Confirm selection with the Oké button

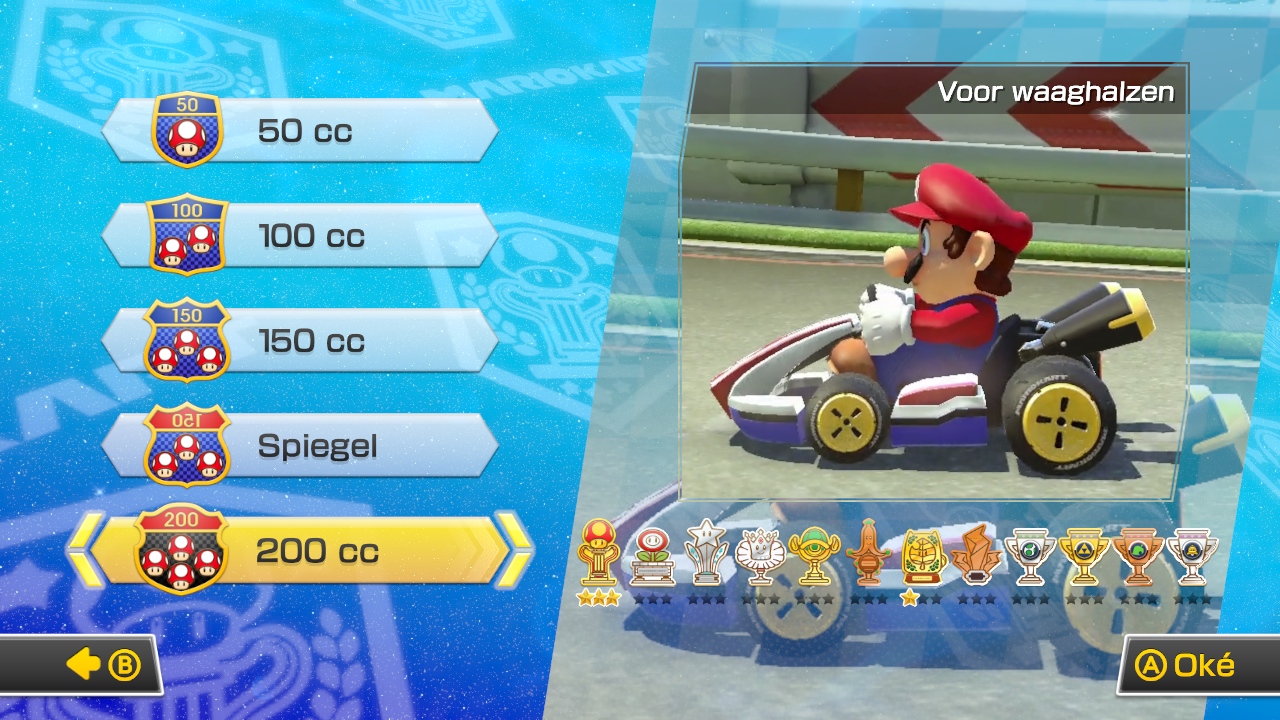click(x=1188, y=666)
